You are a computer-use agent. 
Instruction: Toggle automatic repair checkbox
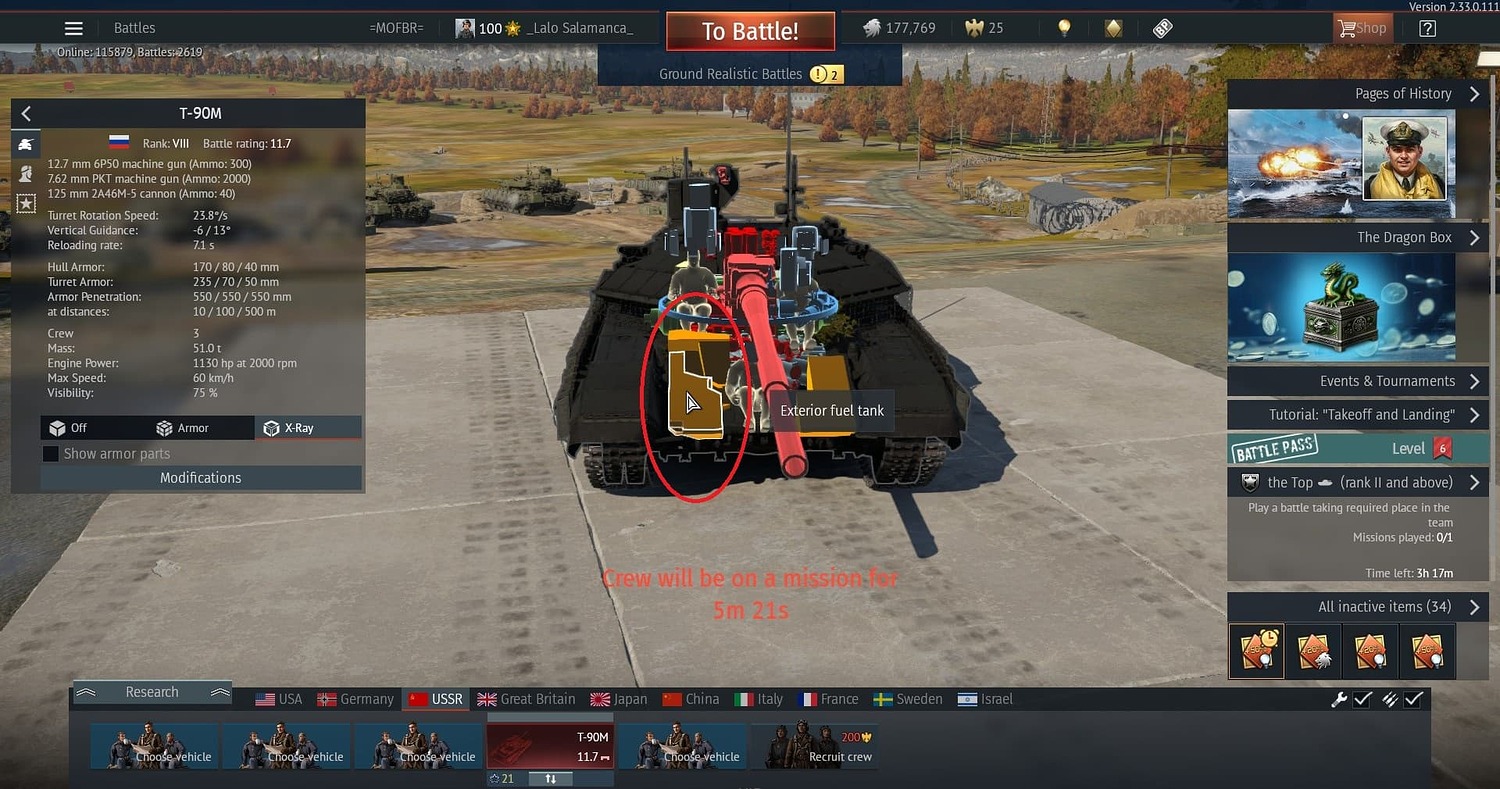(1362, 699)
